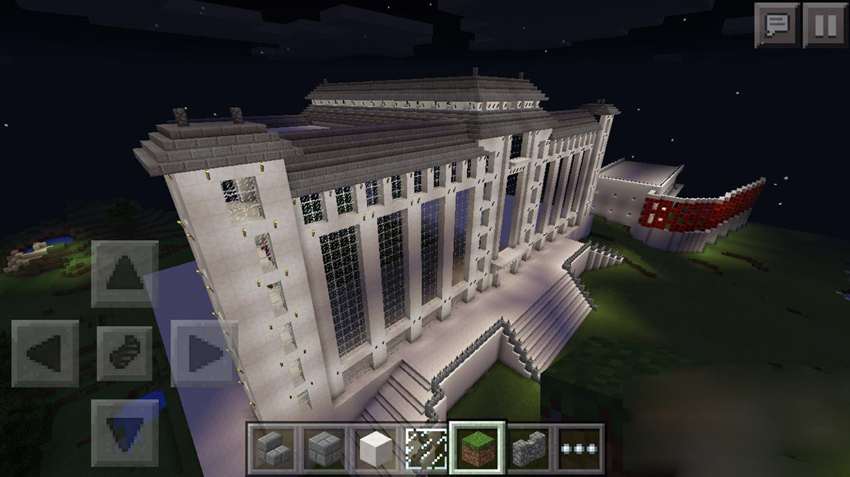Select the grass block hotbar slot
The width and height of the screenshot is (850, 477).
coord(477,446)
